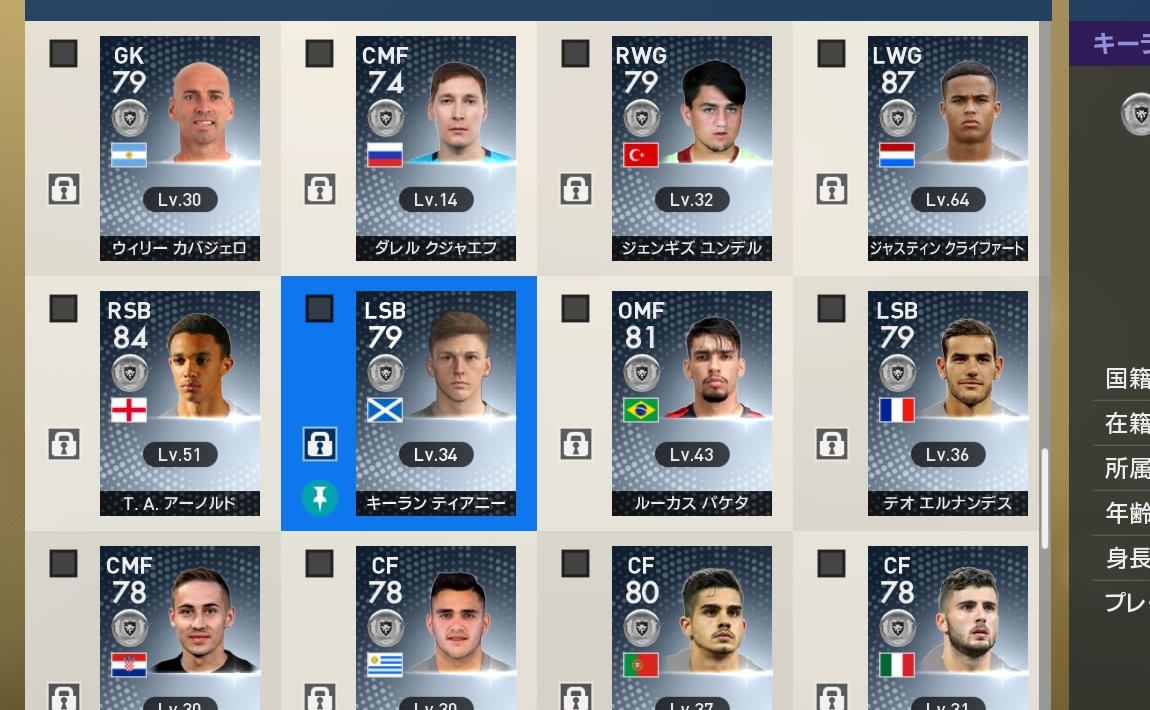Pick the LWG 87 Netherlands player card

(948, 148)
